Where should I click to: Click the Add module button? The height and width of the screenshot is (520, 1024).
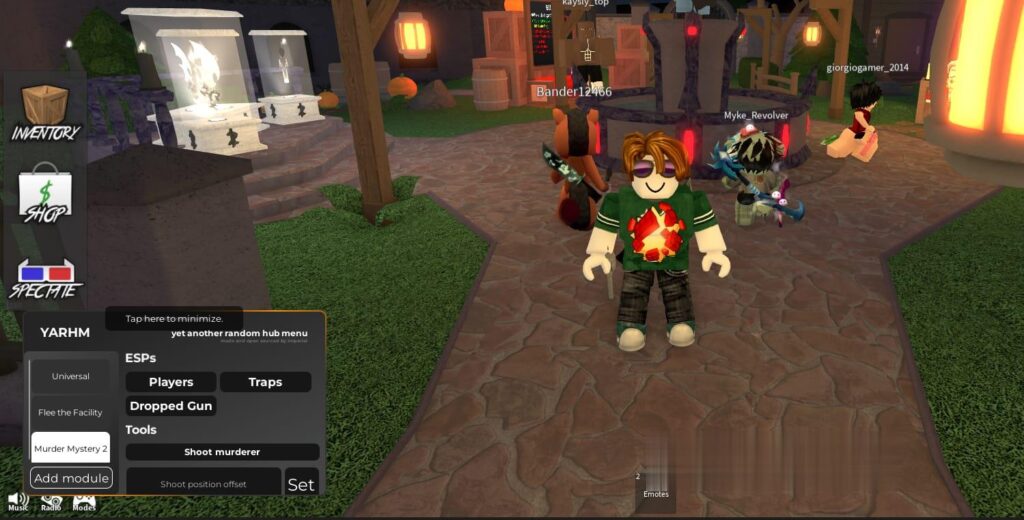71,478
